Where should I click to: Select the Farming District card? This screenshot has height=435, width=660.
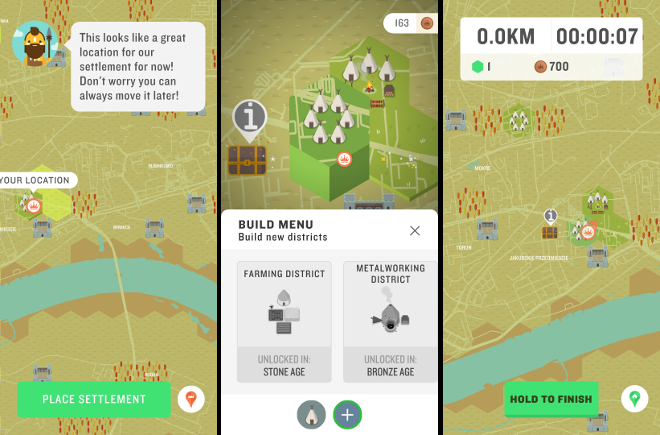click(284, 320)
